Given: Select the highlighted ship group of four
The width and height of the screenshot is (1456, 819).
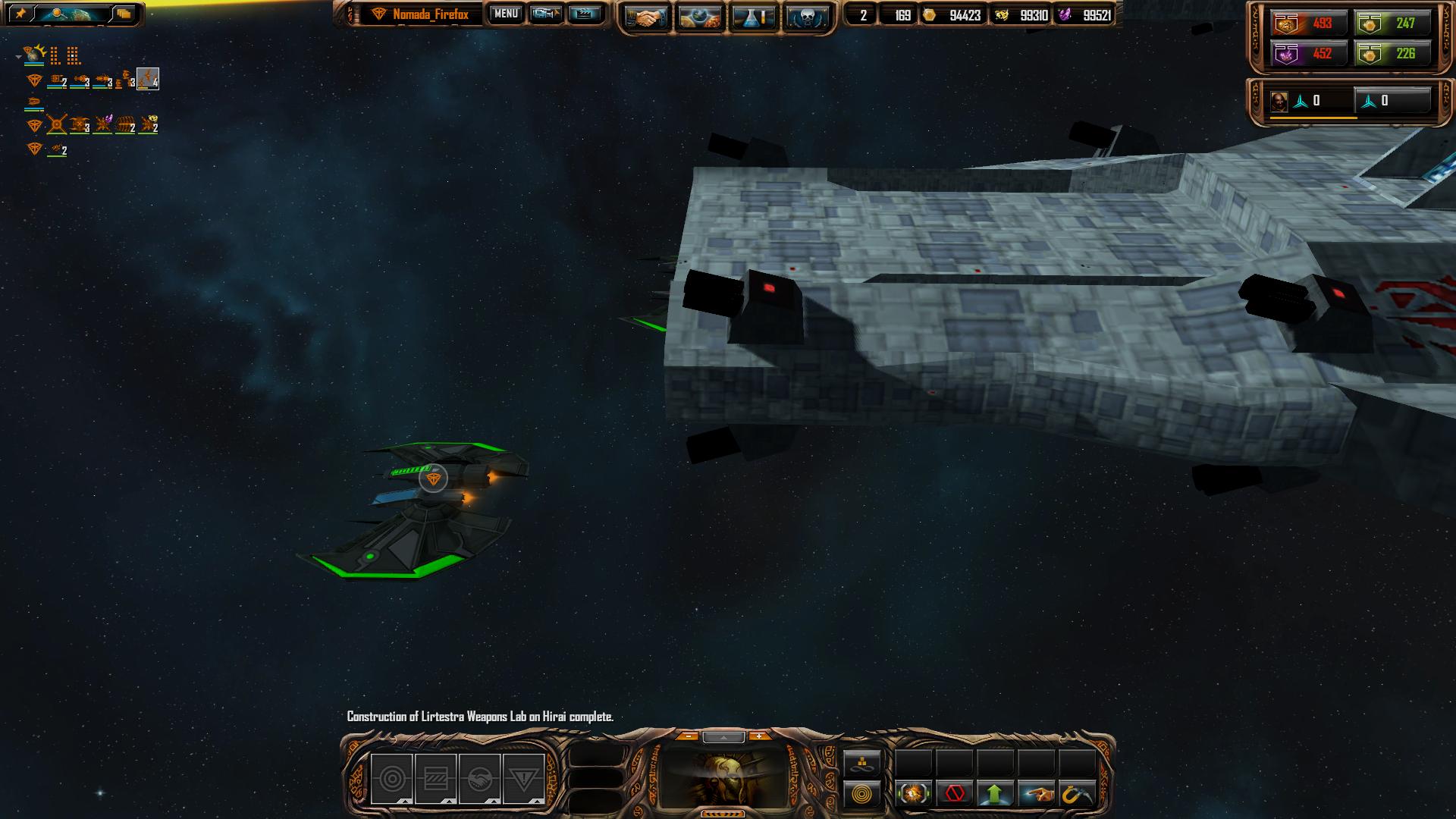Looking at the screenshot, I should pyautogui.click(x=147, y=79).
